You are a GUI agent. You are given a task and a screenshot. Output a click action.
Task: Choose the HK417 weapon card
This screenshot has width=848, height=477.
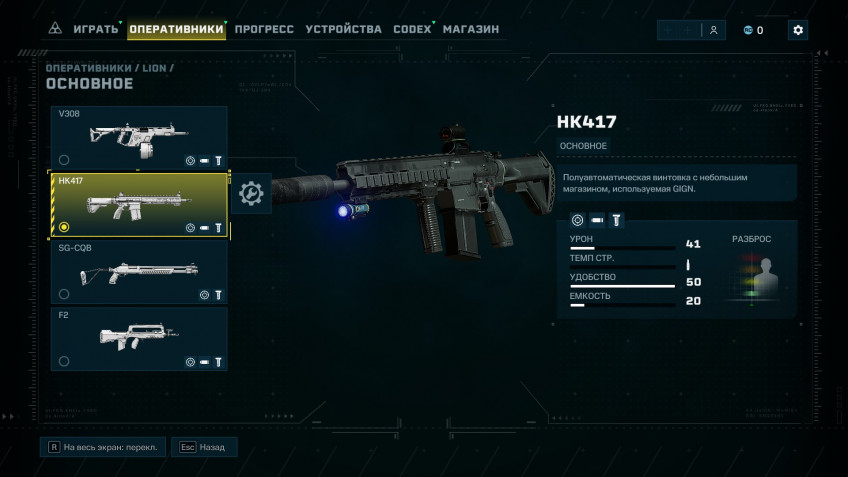click(140, 205)
